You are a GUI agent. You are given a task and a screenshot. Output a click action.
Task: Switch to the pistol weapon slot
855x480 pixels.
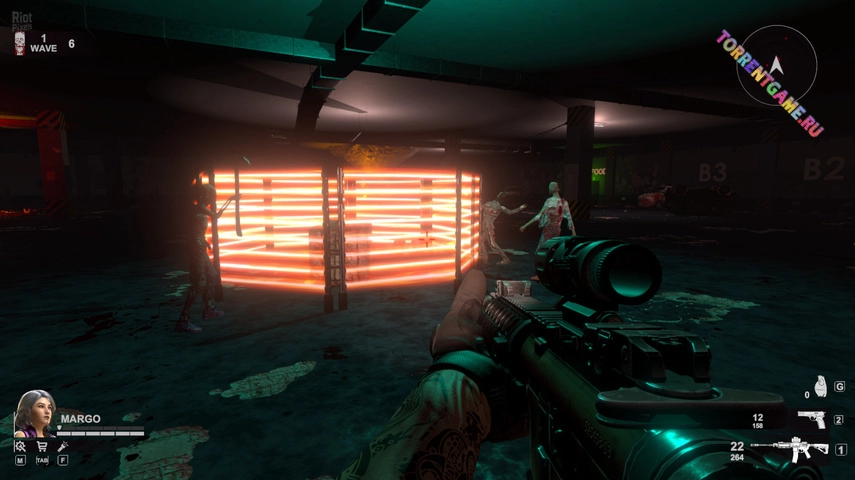click(x=811, y=420)
